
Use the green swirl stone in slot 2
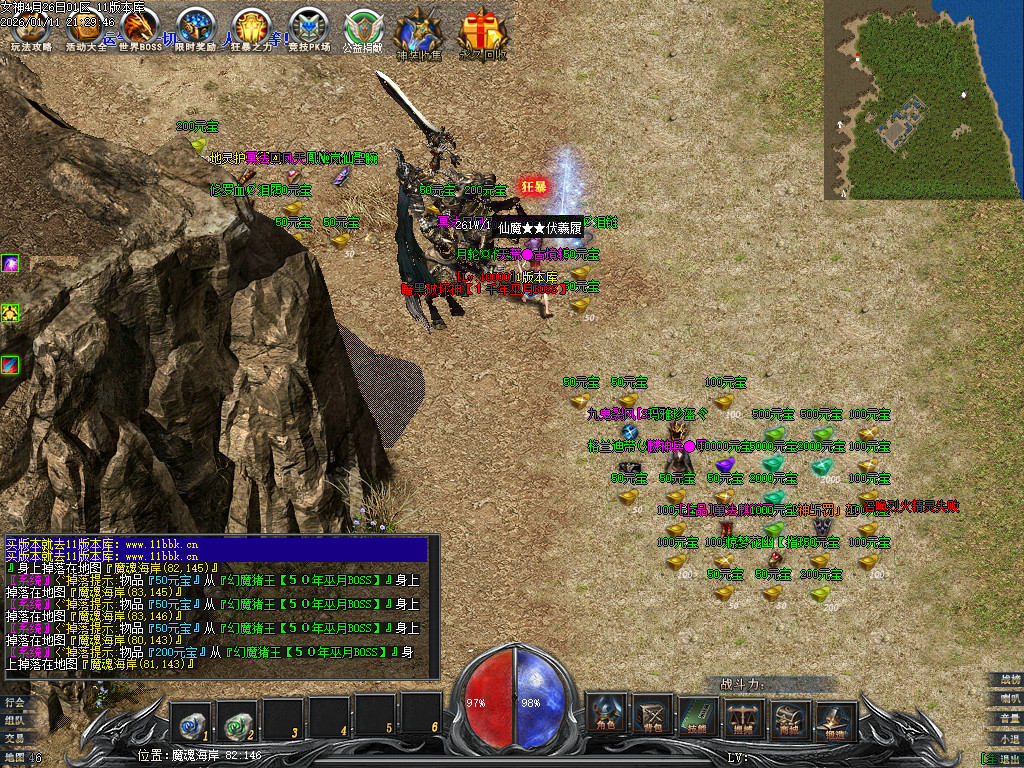point(237,715)
